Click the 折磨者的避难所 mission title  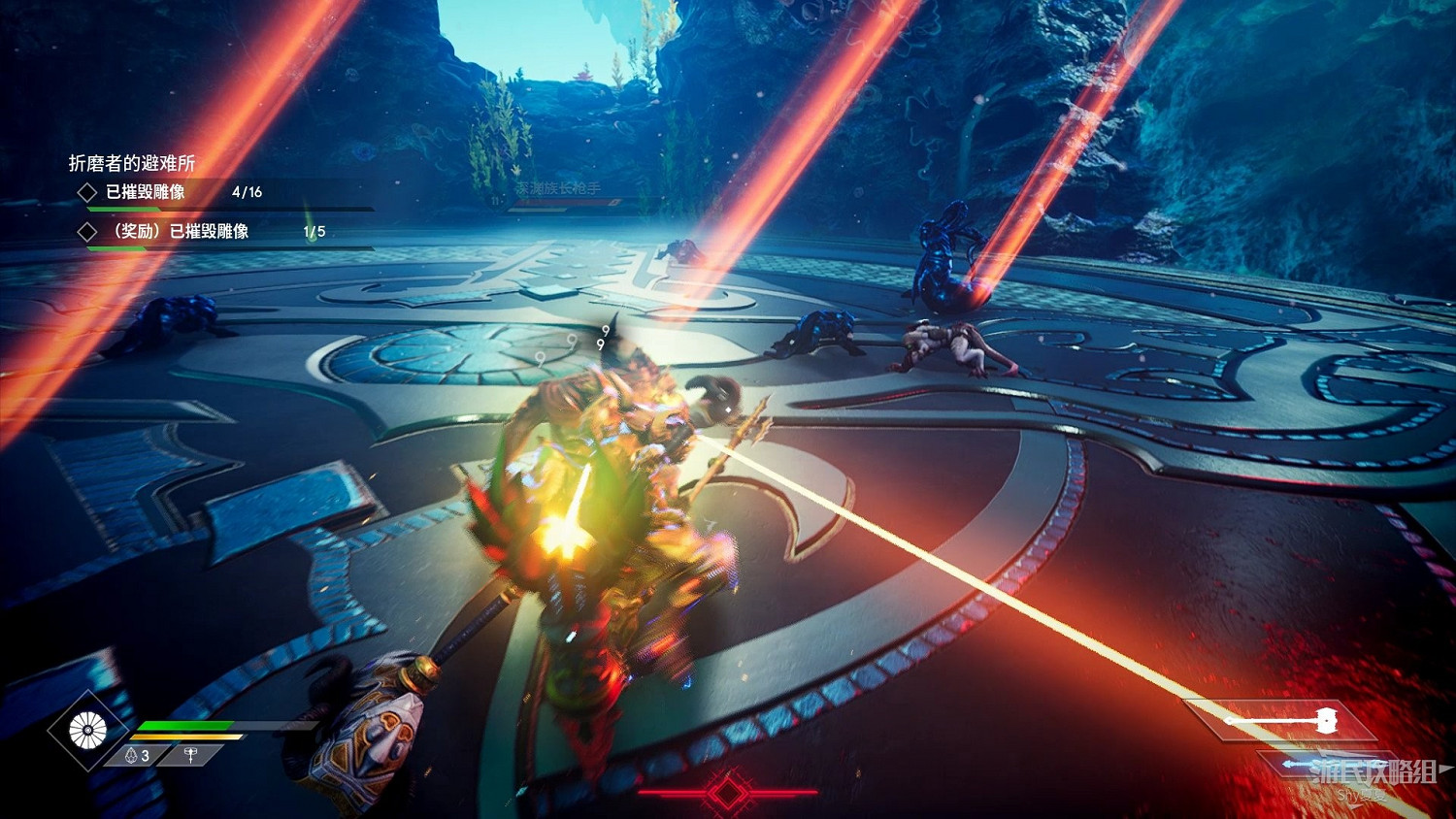tap(132, 163)
